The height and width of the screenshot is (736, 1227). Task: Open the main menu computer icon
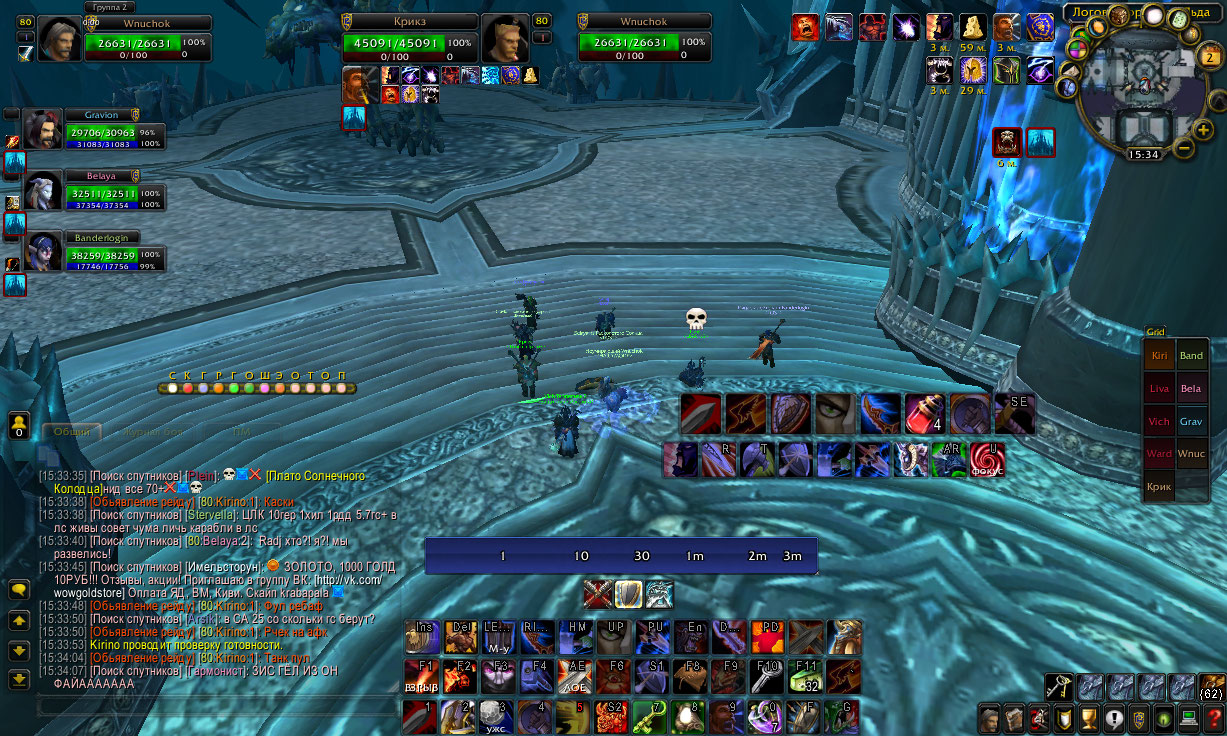[x=1189, y=718]
